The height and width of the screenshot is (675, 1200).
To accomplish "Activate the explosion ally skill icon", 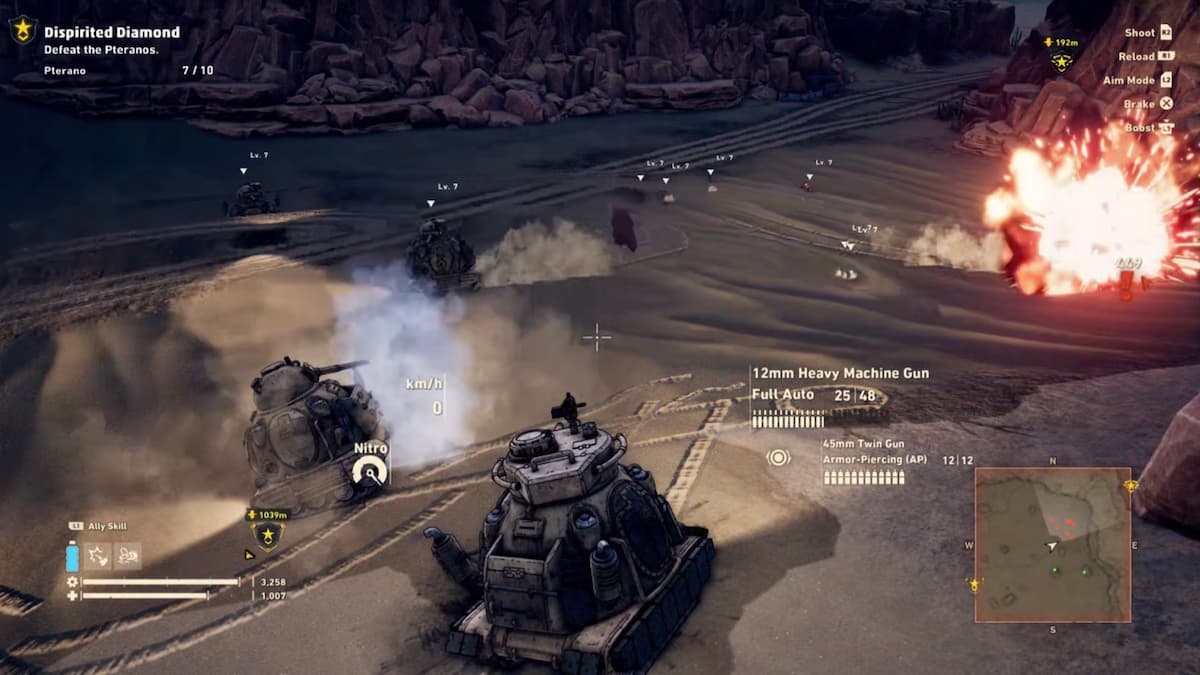I will coord(99,556).
